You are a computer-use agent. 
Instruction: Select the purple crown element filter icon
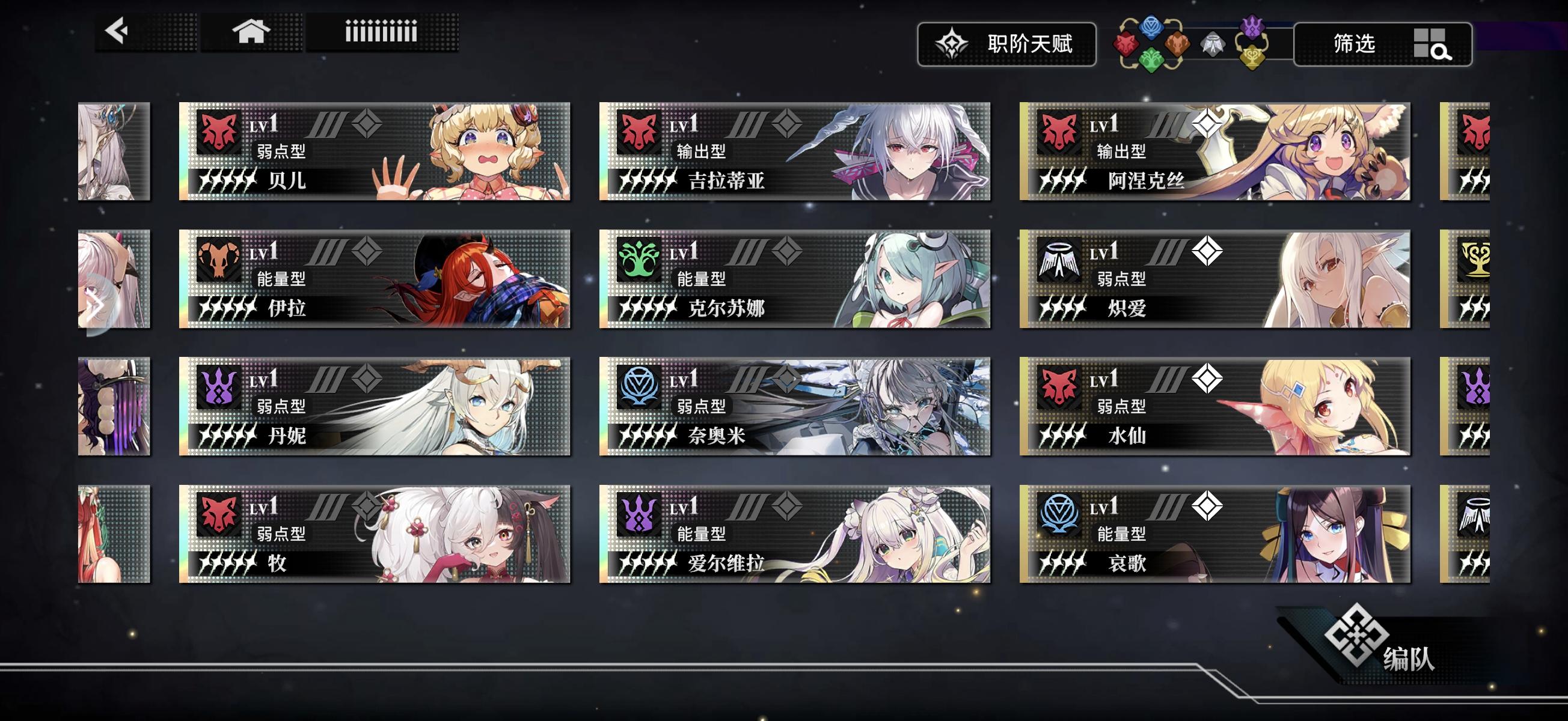[1252, 28]
